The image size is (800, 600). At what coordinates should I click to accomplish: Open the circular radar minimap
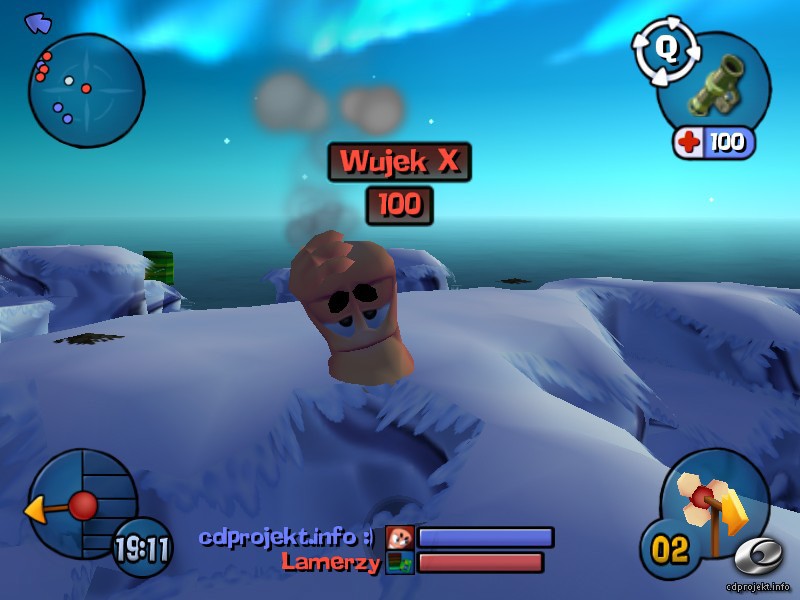(86, 91)
